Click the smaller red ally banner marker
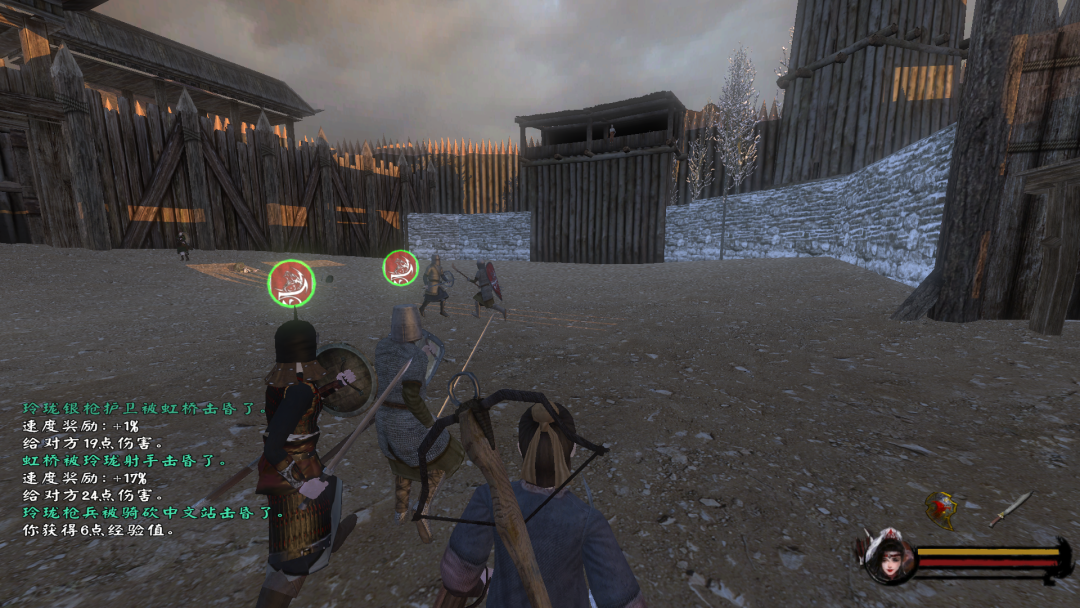The width and height of the screenshot is (1080, 608). tap(400, 268)
